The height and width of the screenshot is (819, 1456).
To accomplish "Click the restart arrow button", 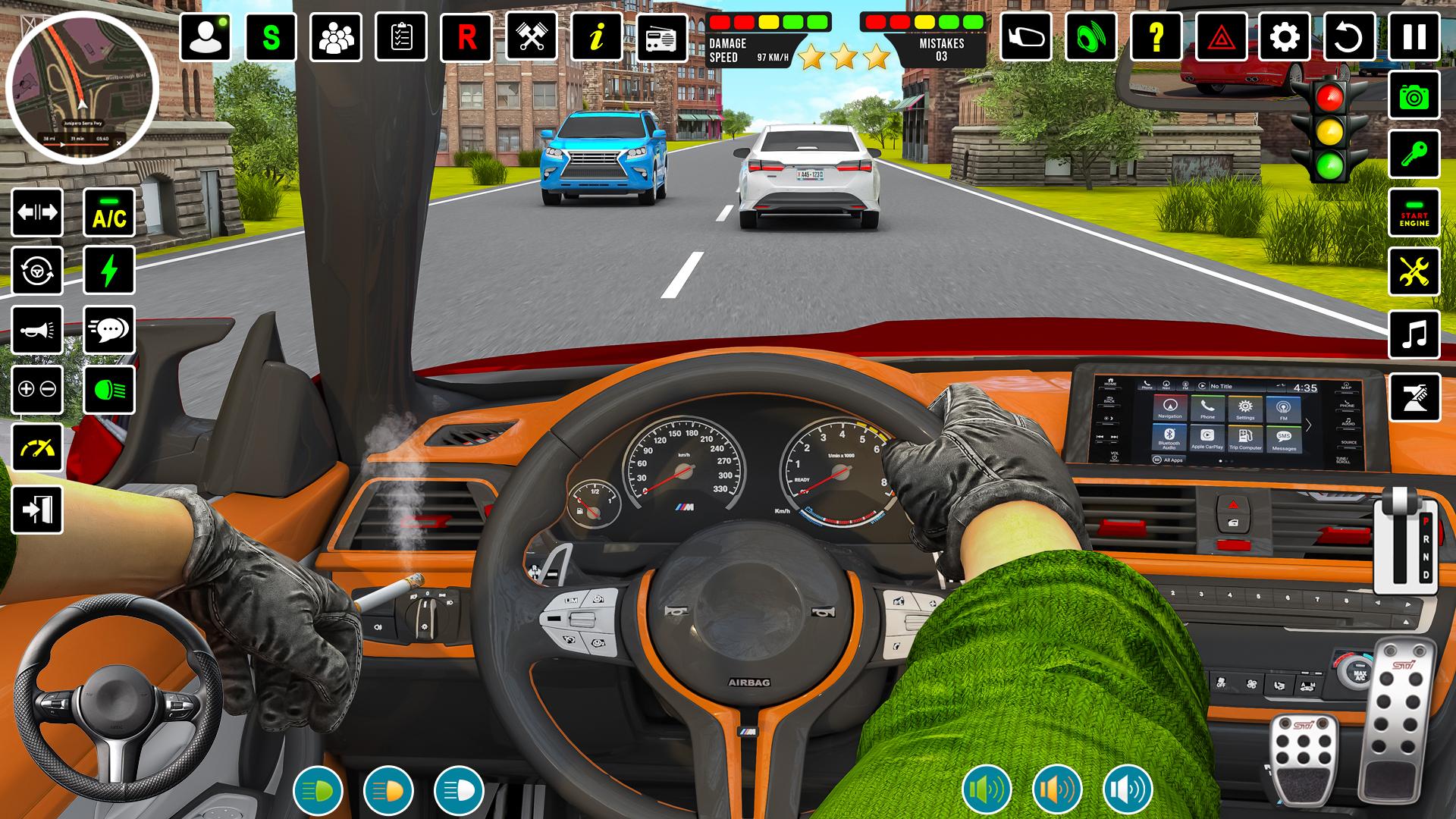I will coord(1349,36).
